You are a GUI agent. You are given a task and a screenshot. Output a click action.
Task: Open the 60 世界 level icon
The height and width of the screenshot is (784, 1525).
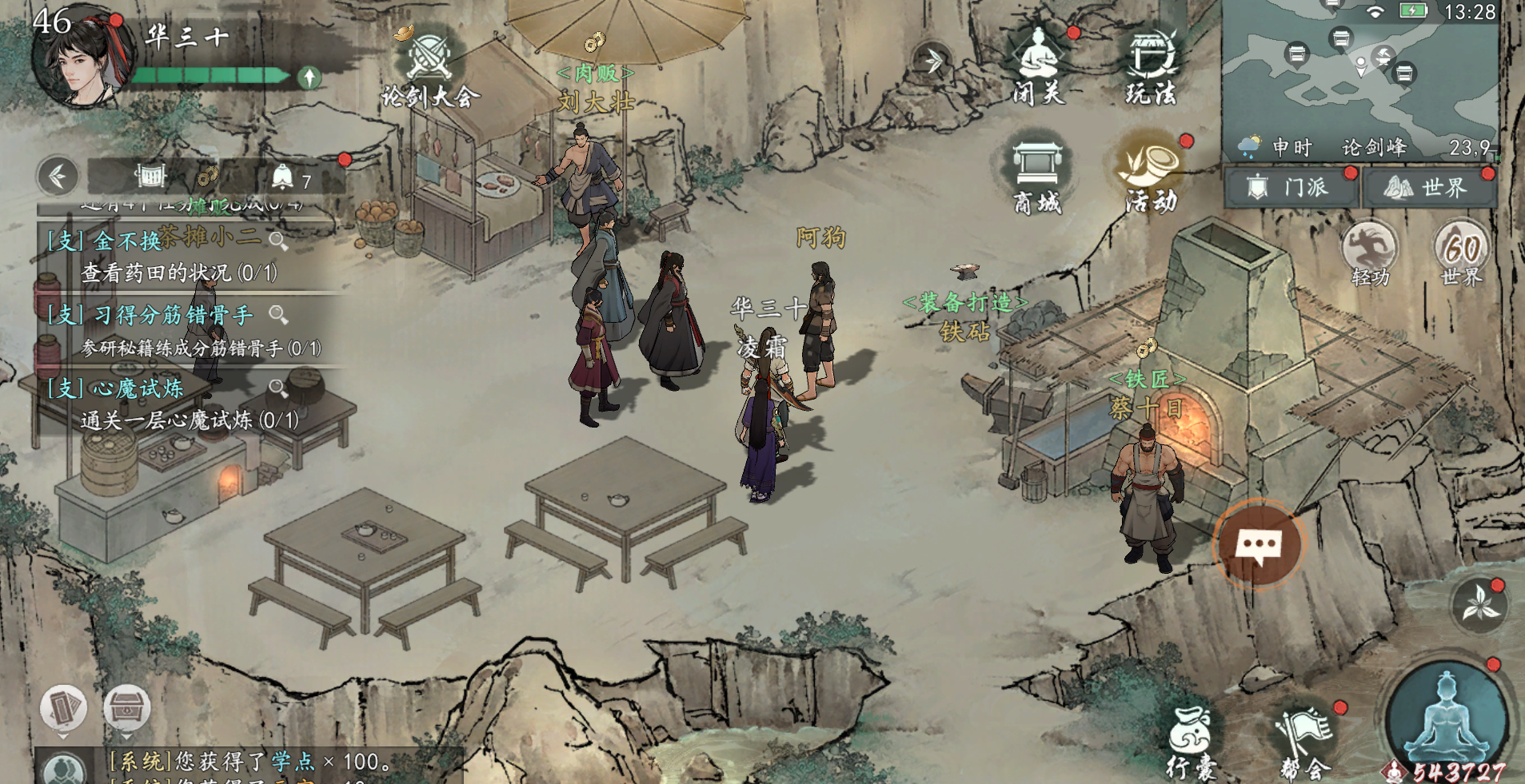coord(1462,253)
